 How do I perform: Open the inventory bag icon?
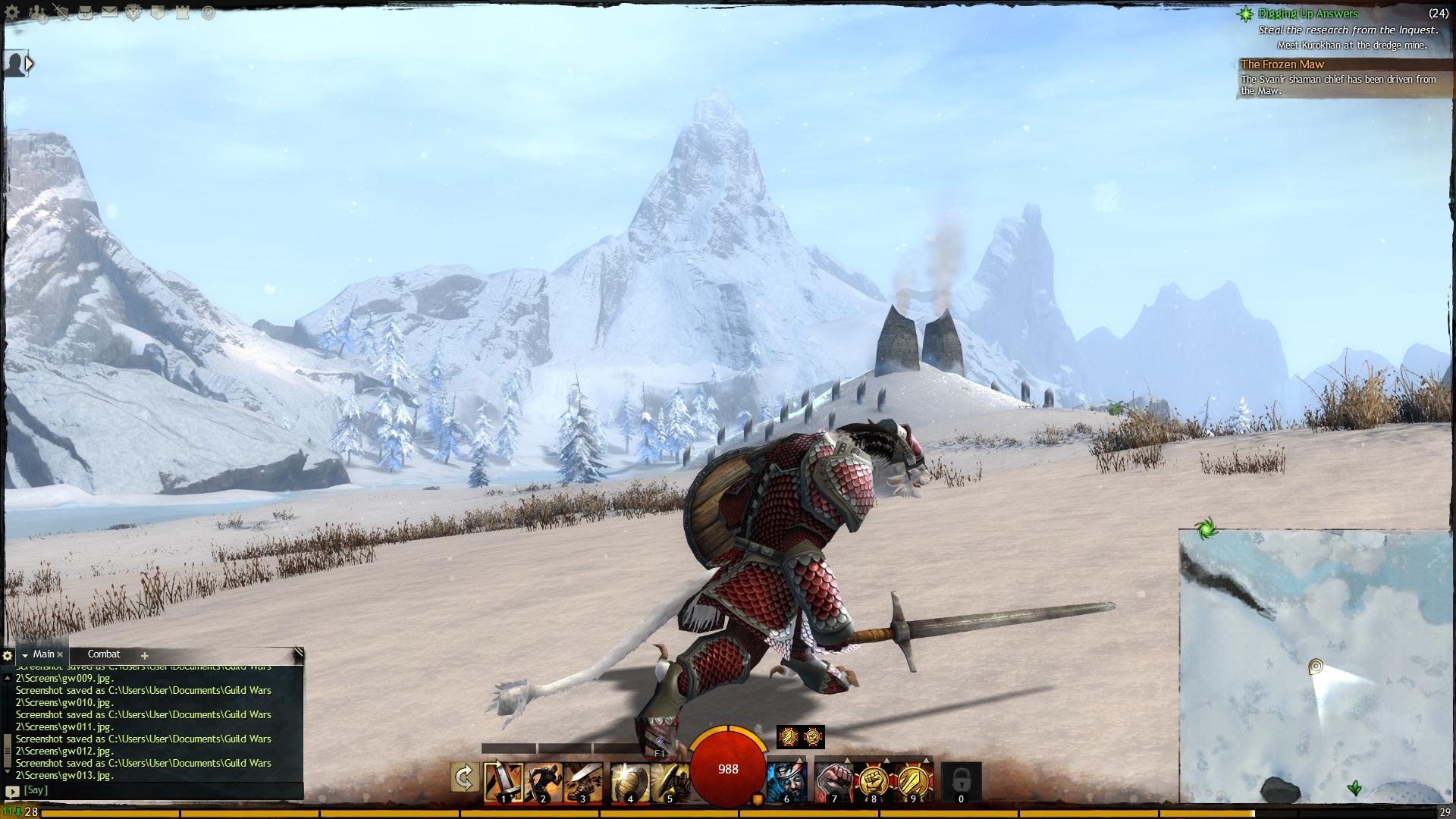[x=86, y=13]
